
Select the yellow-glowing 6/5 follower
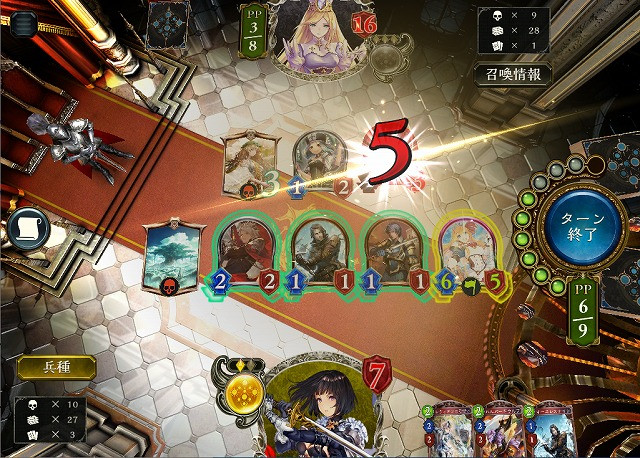point(469,252)
